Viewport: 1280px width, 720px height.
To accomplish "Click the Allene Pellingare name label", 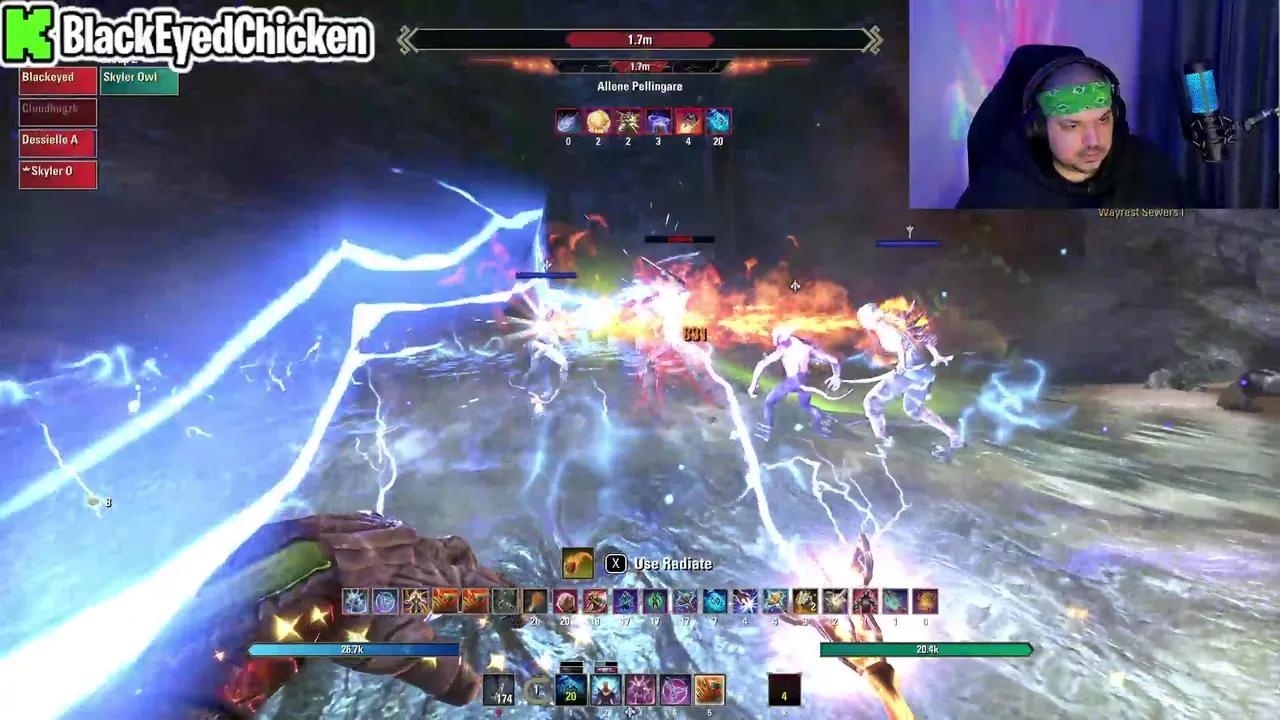I will pyautogui.click(x=639, y=86).
